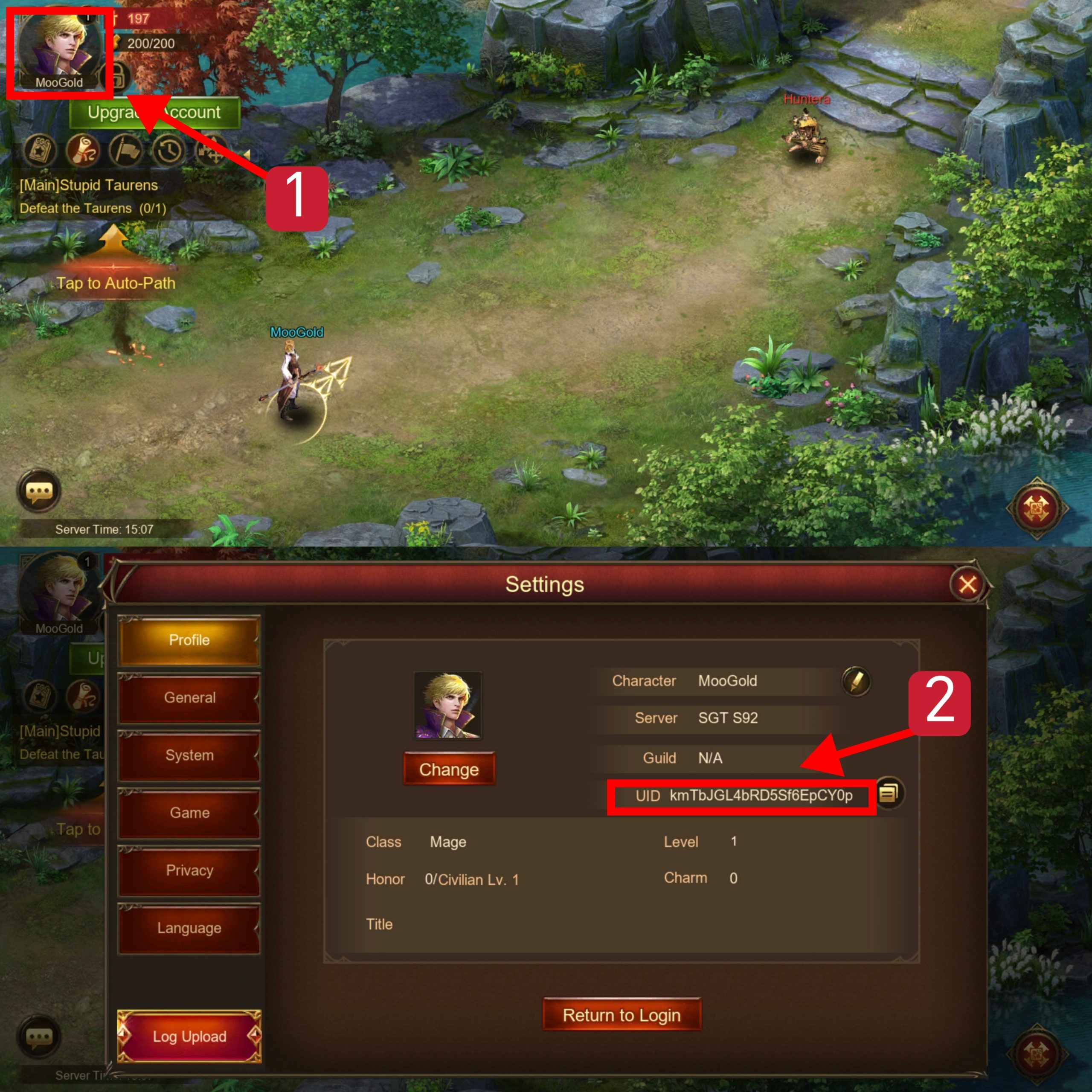Copy the UID using the copy icon
This screenshot has height=1092, width=1092.
point(891,793)
